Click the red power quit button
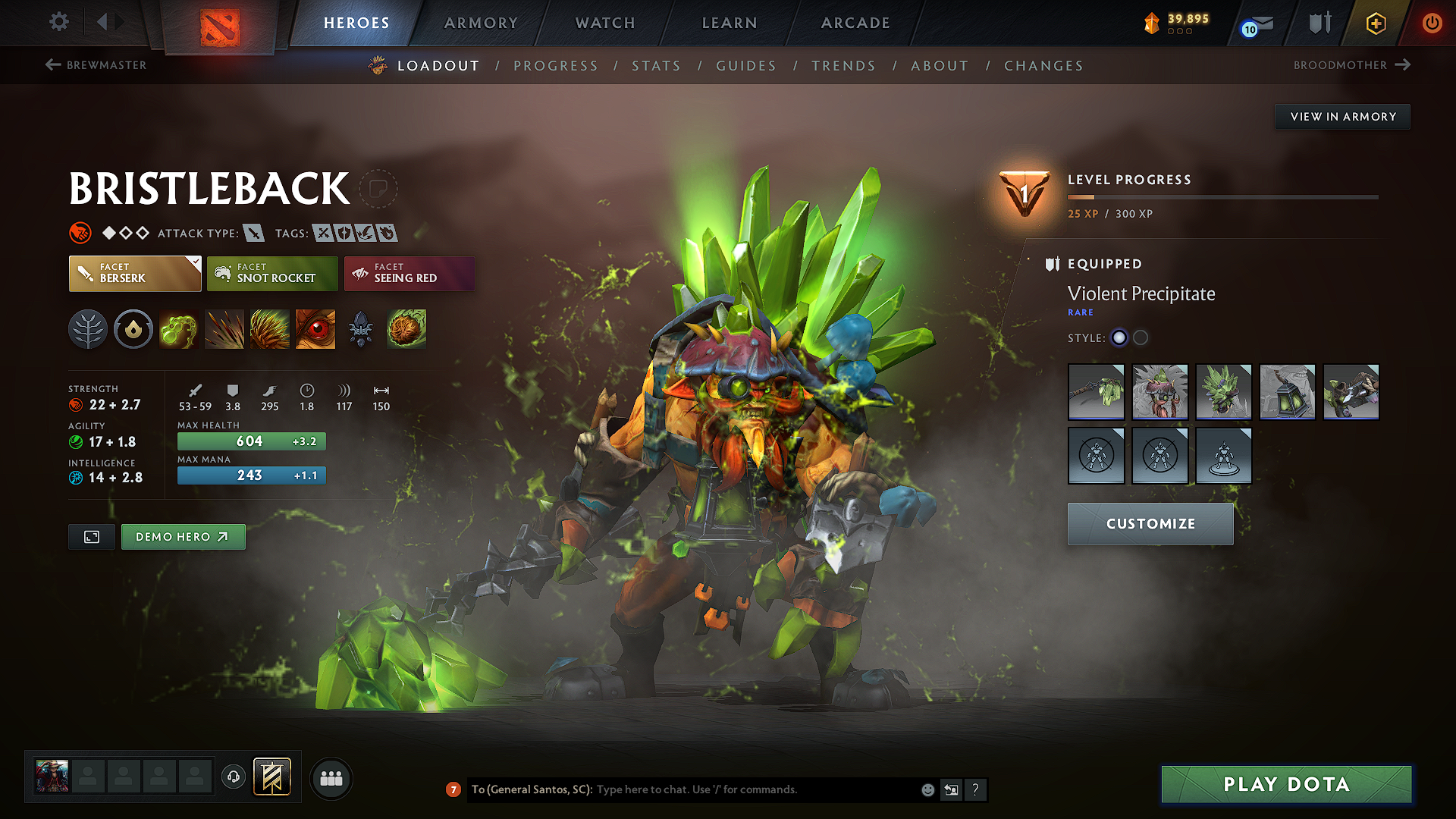Screen dimensions: 1456x819 1432,23
